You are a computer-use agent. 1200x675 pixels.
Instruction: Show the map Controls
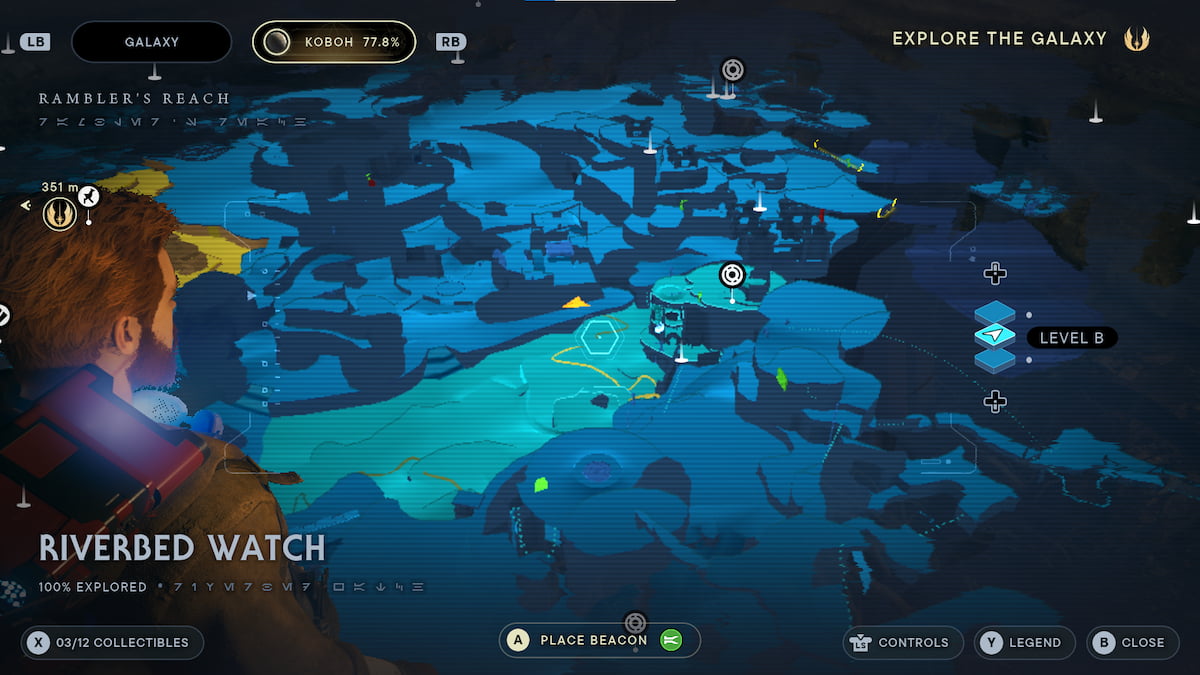click(x=903, y=642)
